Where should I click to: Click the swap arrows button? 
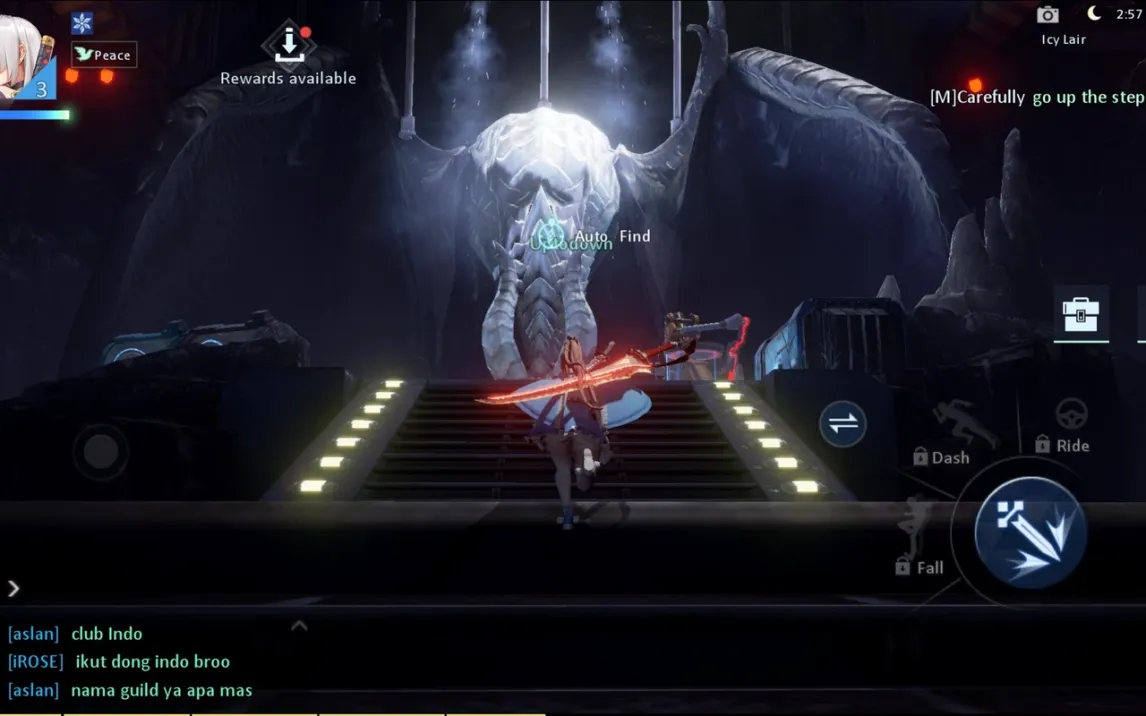(x=843, y=423)
